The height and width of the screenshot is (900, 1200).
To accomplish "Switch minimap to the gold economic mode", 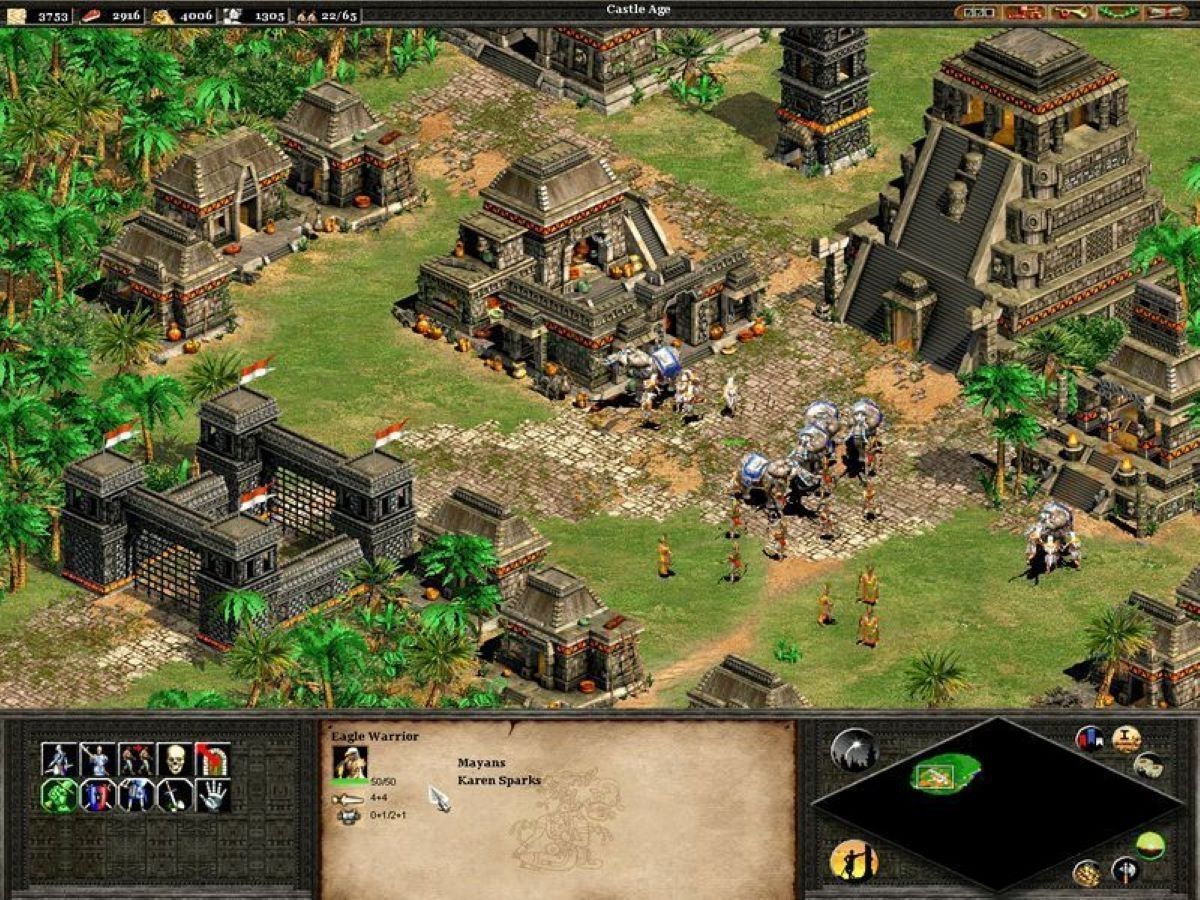I will 1087,872.
